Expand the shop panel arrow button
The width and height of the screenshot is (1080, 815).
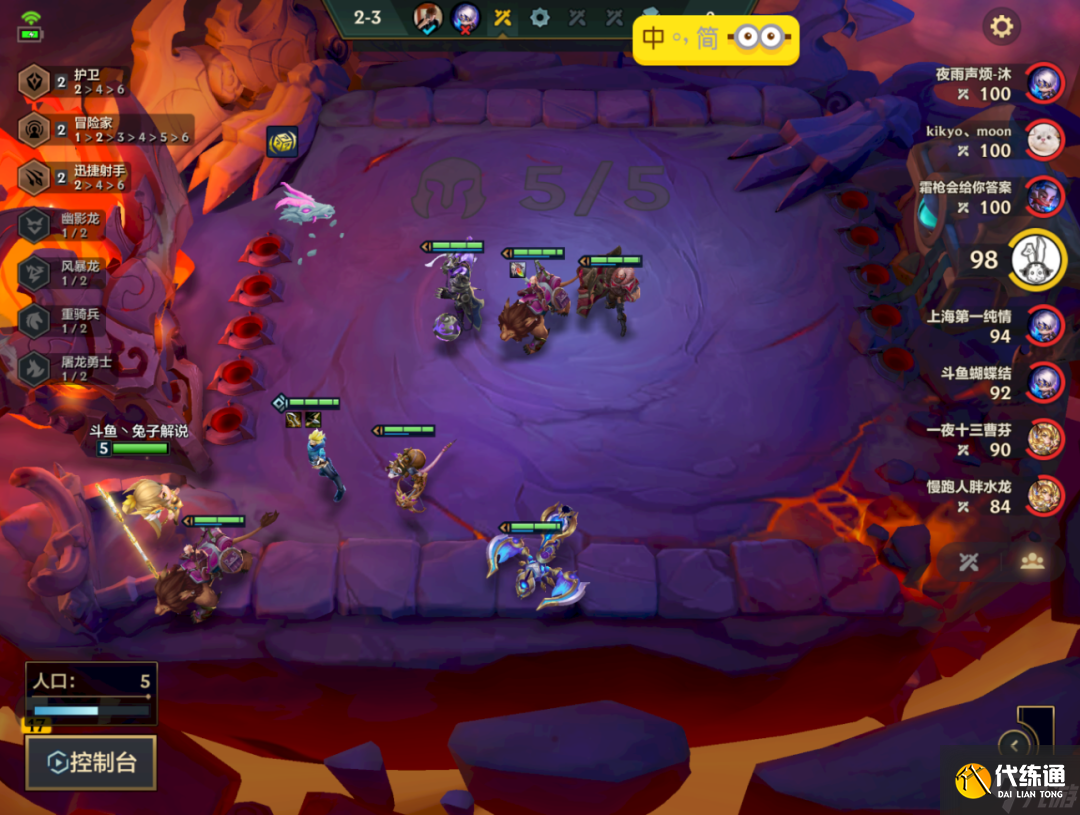tap(1015, 745)
